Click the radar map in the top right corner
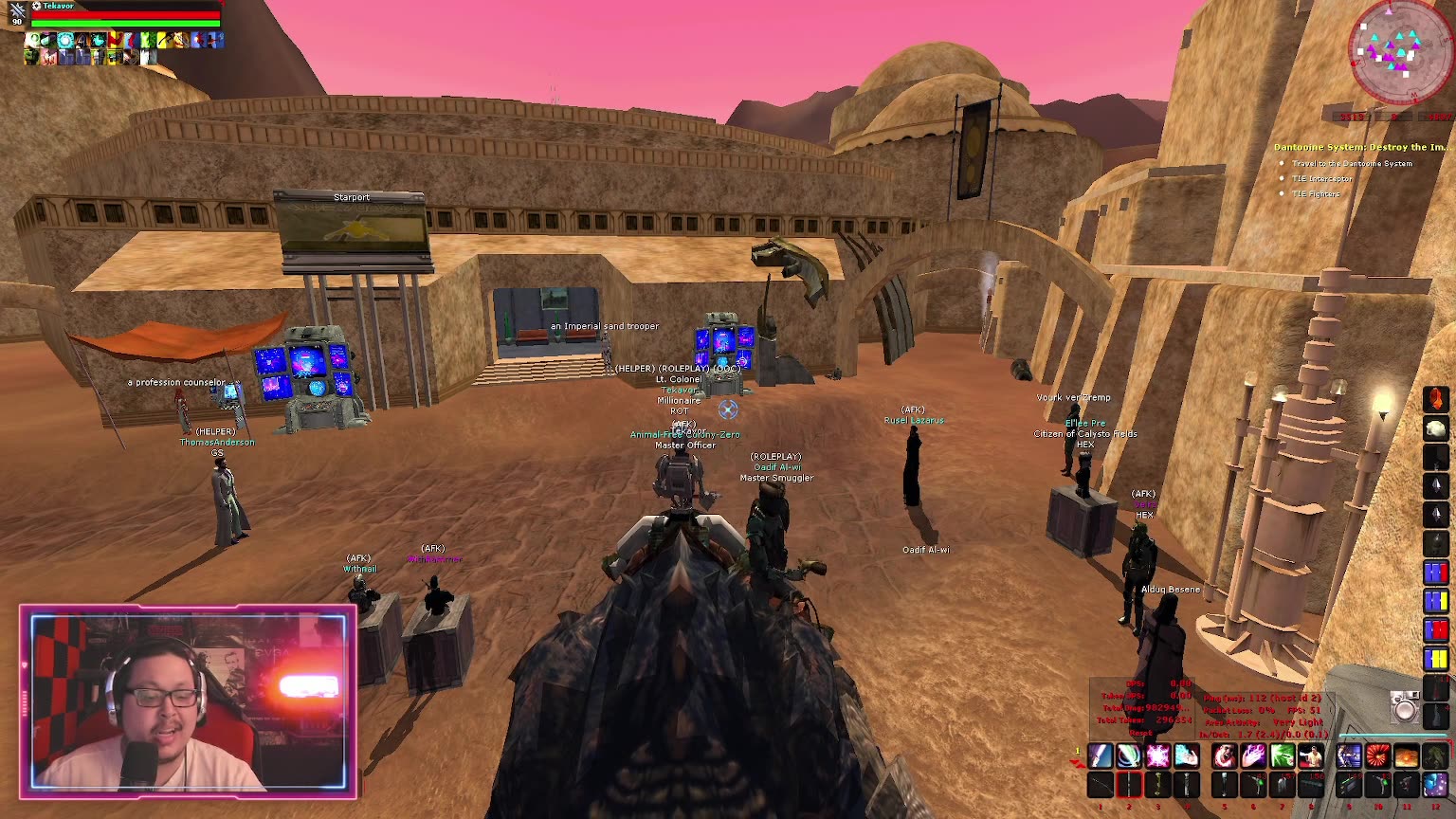The height and width of the screenshot is (819, 1456). 1389,52
